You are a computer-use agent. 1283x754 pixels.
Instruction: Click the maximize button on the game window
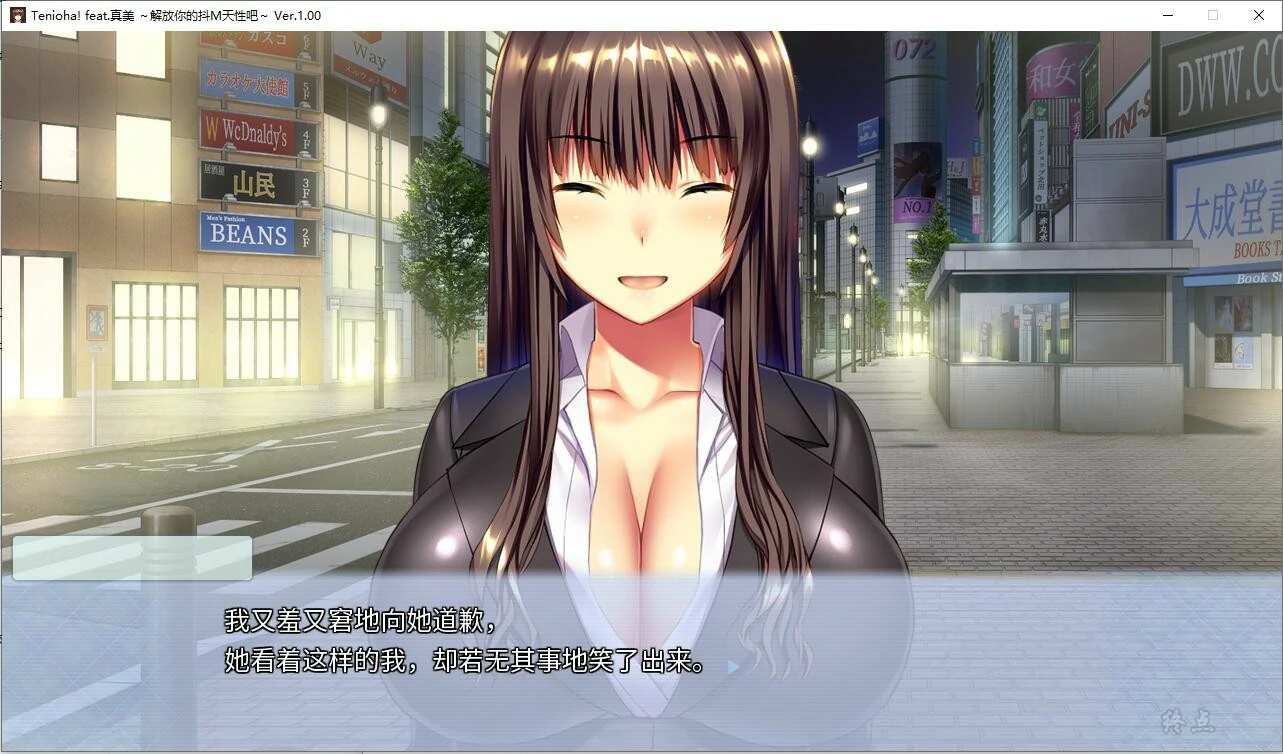click(1213, 15)
